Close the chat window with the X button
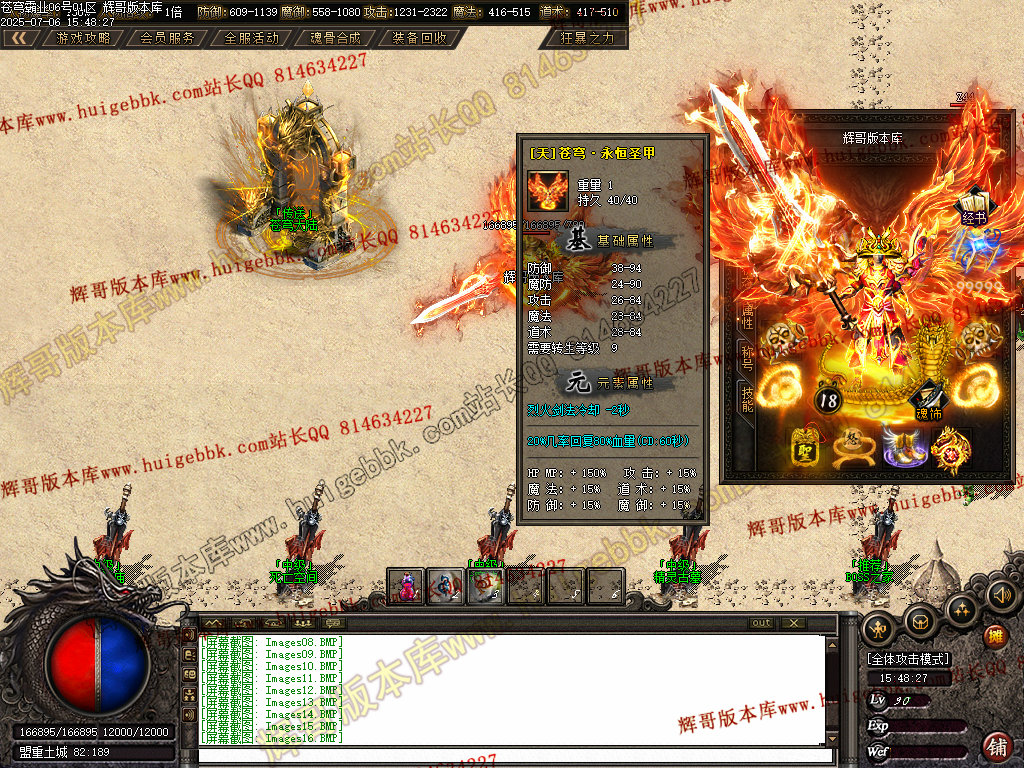Viewport: 1024px width, 768px height. [x=793, y=623]
